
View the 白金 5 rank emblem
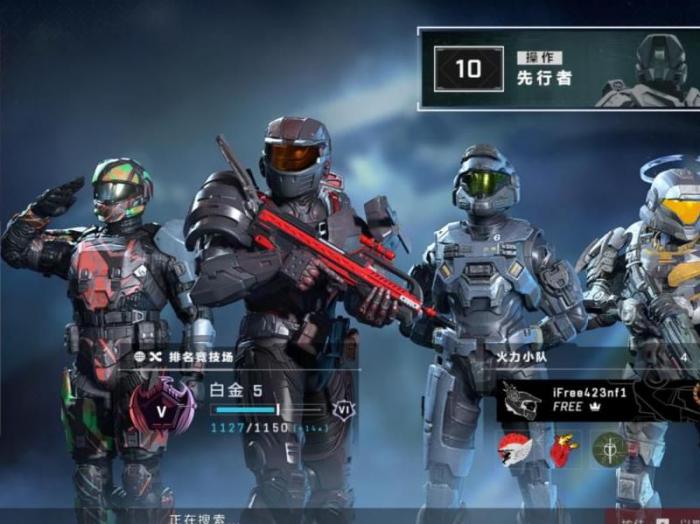[x=162, y=408]
